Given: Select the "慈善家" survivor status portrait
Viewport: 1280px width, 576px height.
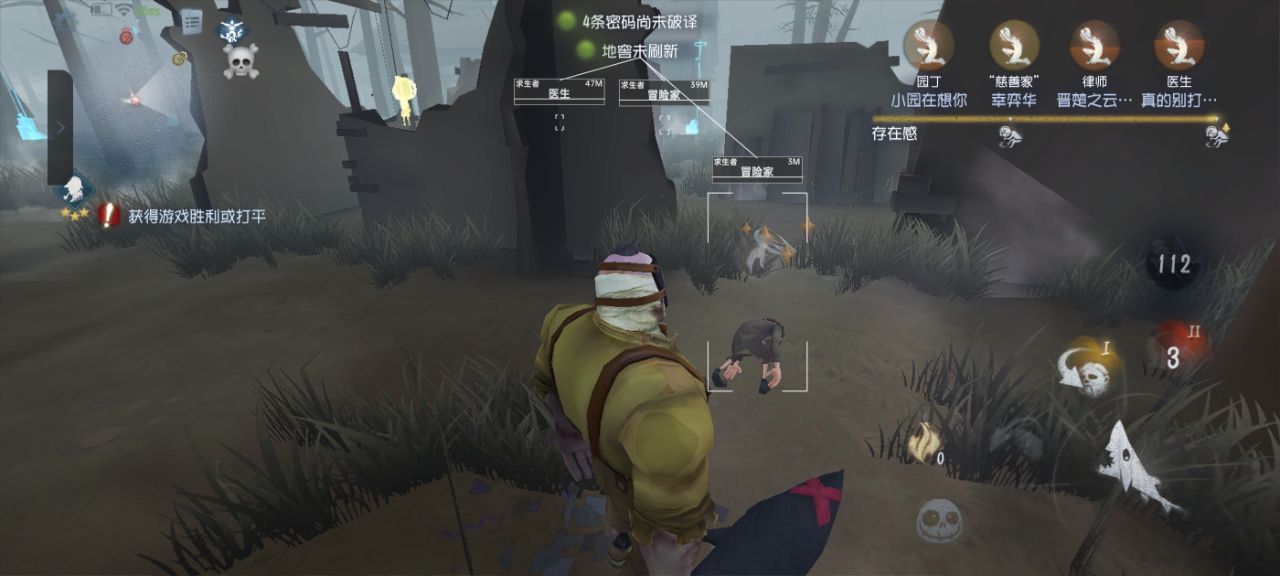Looking at the screenshot, I should click(1014, 46).
